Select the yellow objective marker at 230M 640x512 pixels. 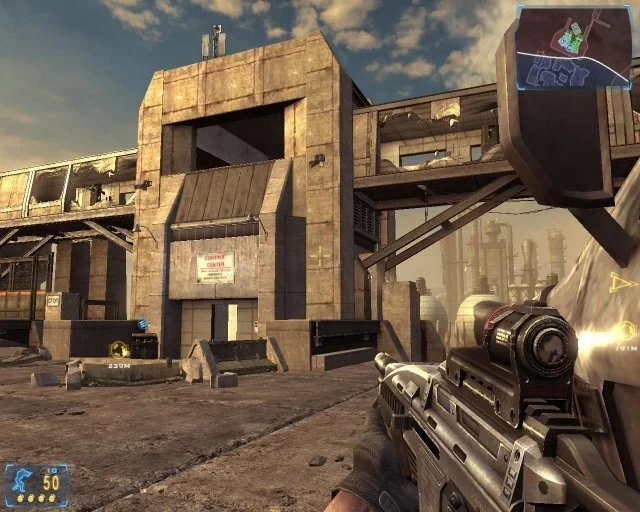(118, 348)
